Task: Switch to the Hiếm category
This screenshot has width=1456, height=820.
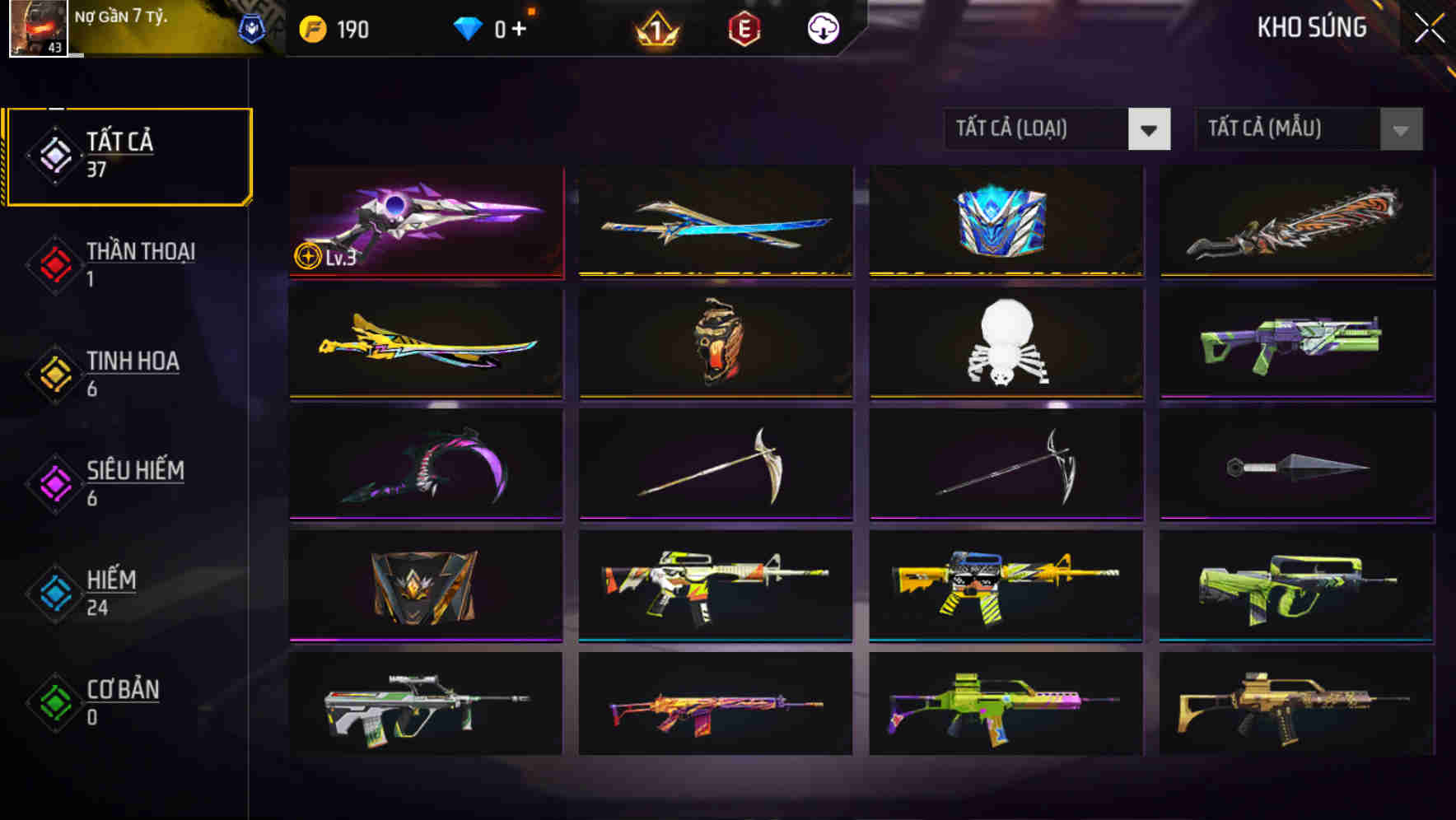Action: (109, 592)
